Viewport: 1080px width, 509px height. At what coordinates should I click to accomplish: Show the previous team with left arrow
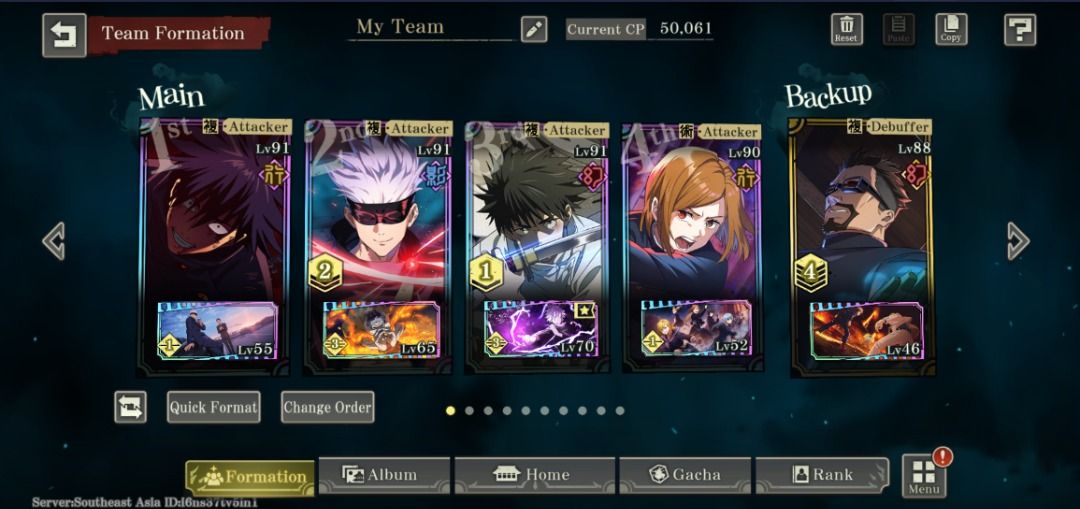pos(54,241)
